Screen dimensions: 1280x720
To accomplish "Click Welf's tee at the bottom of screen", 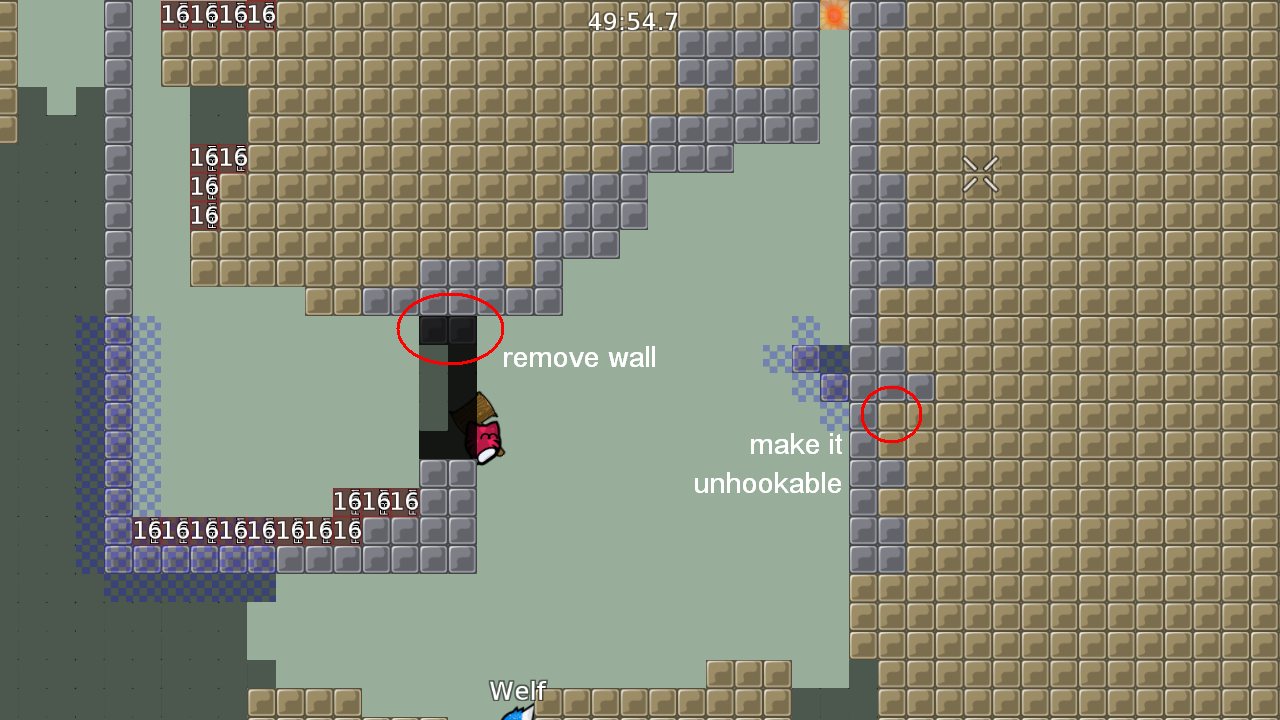I will point(518,714).
